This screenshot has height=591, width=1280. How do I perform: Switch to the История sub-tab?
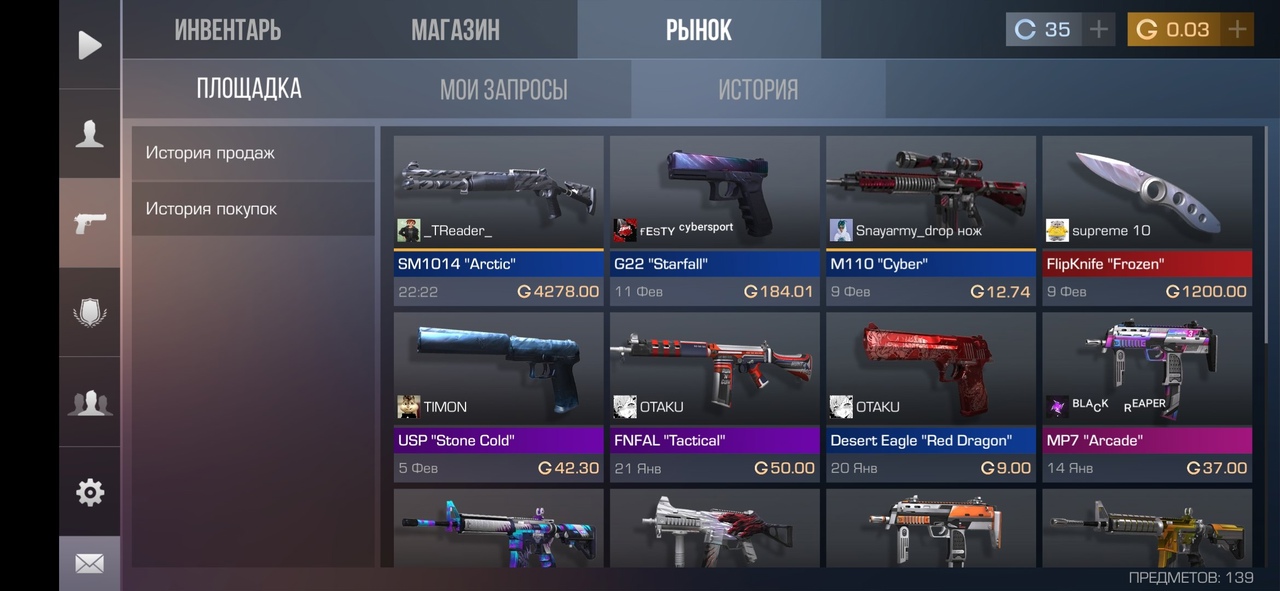(x=758, y=90)
